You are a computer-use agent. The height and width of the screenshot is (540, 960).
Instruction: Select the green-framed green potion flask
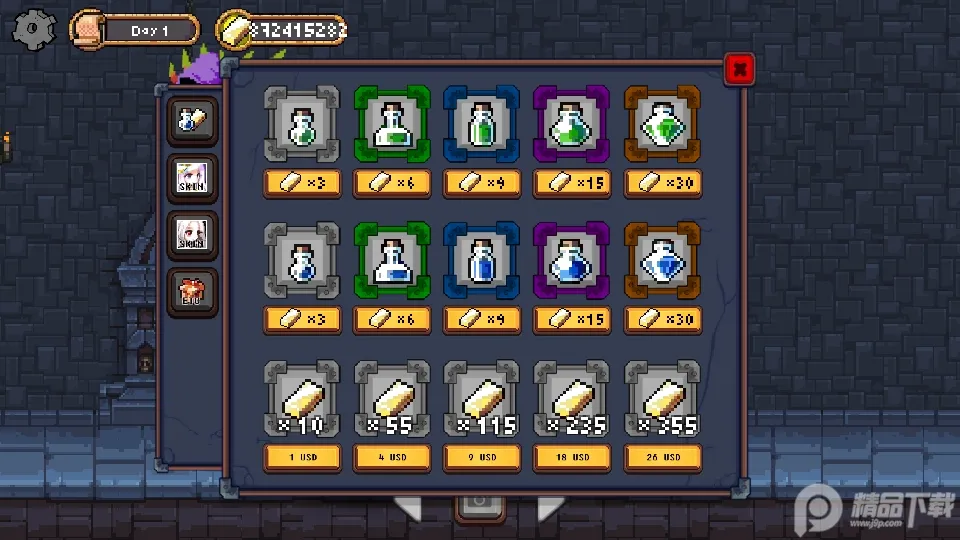[392, 123]
